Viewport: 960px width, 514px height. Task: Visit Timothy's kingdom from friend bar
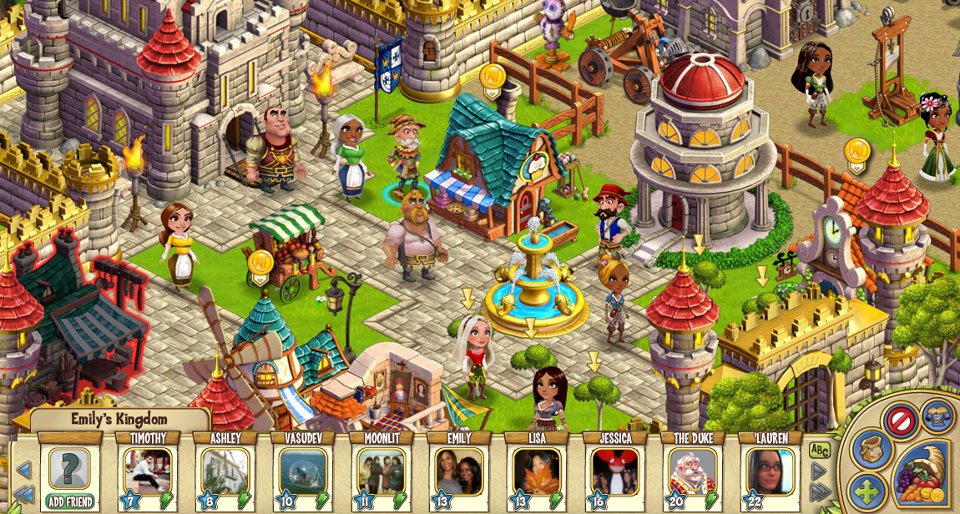147,471
